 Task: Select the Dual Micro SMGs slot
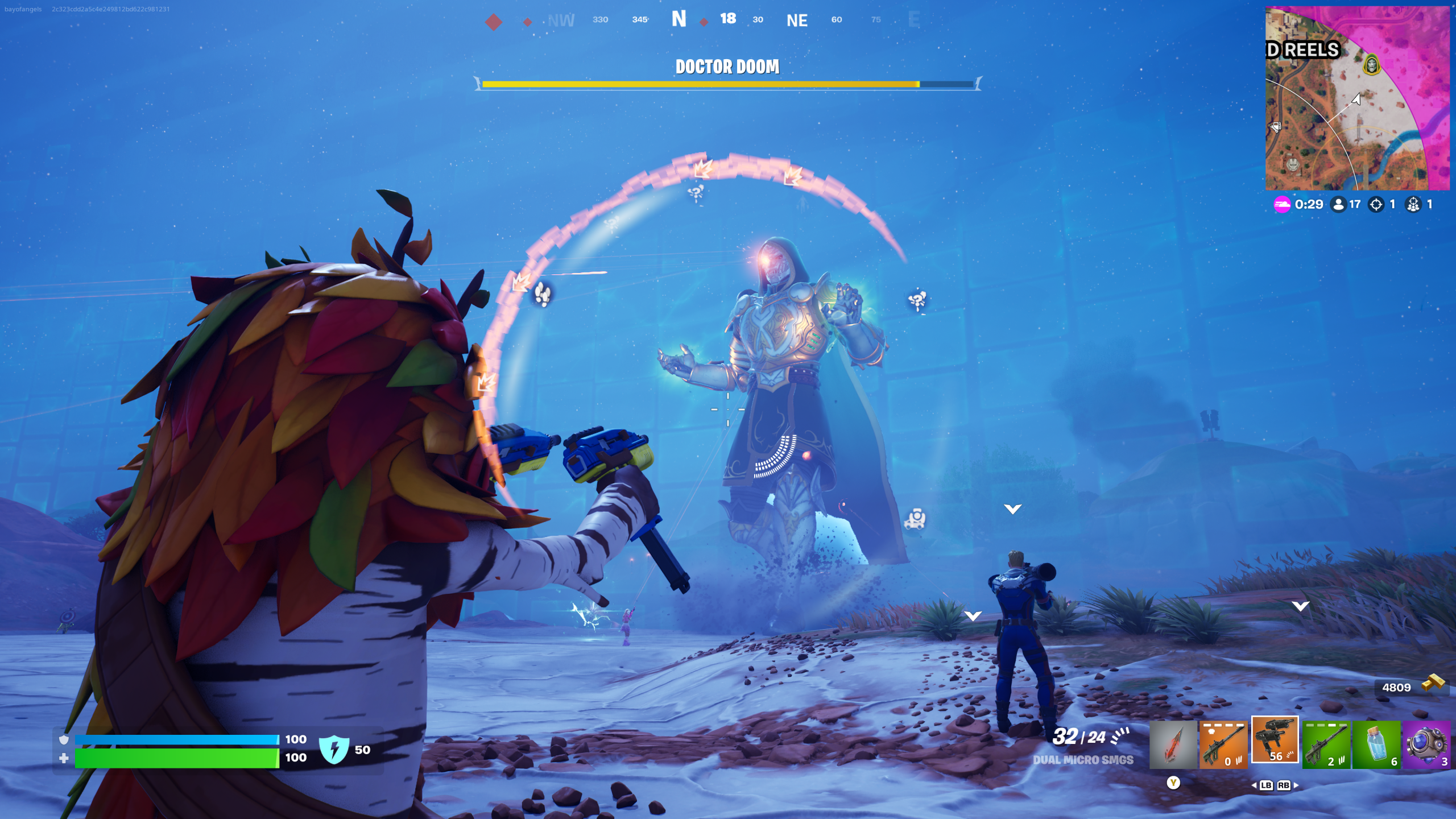(1275, 739)
